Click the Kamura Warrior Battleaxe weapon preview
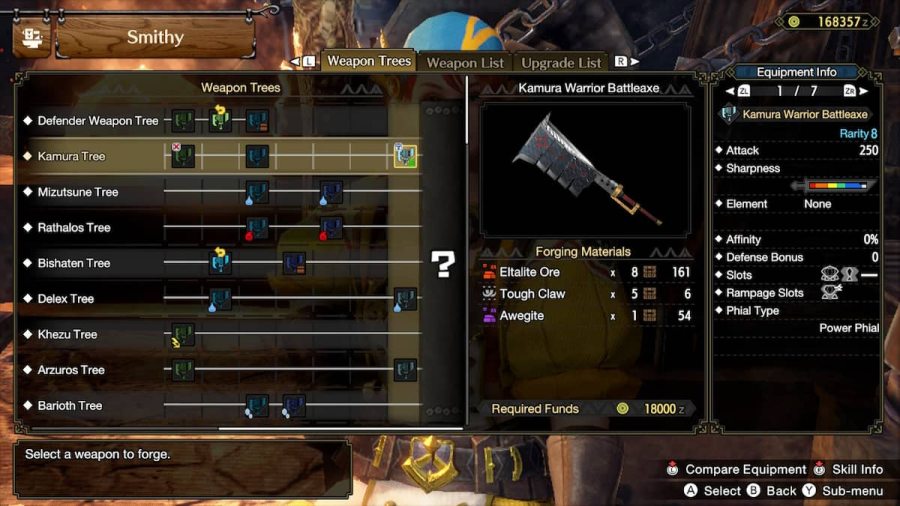Image resolution: width=900 pixels, height=506 pixels. (x=588, y=168)
